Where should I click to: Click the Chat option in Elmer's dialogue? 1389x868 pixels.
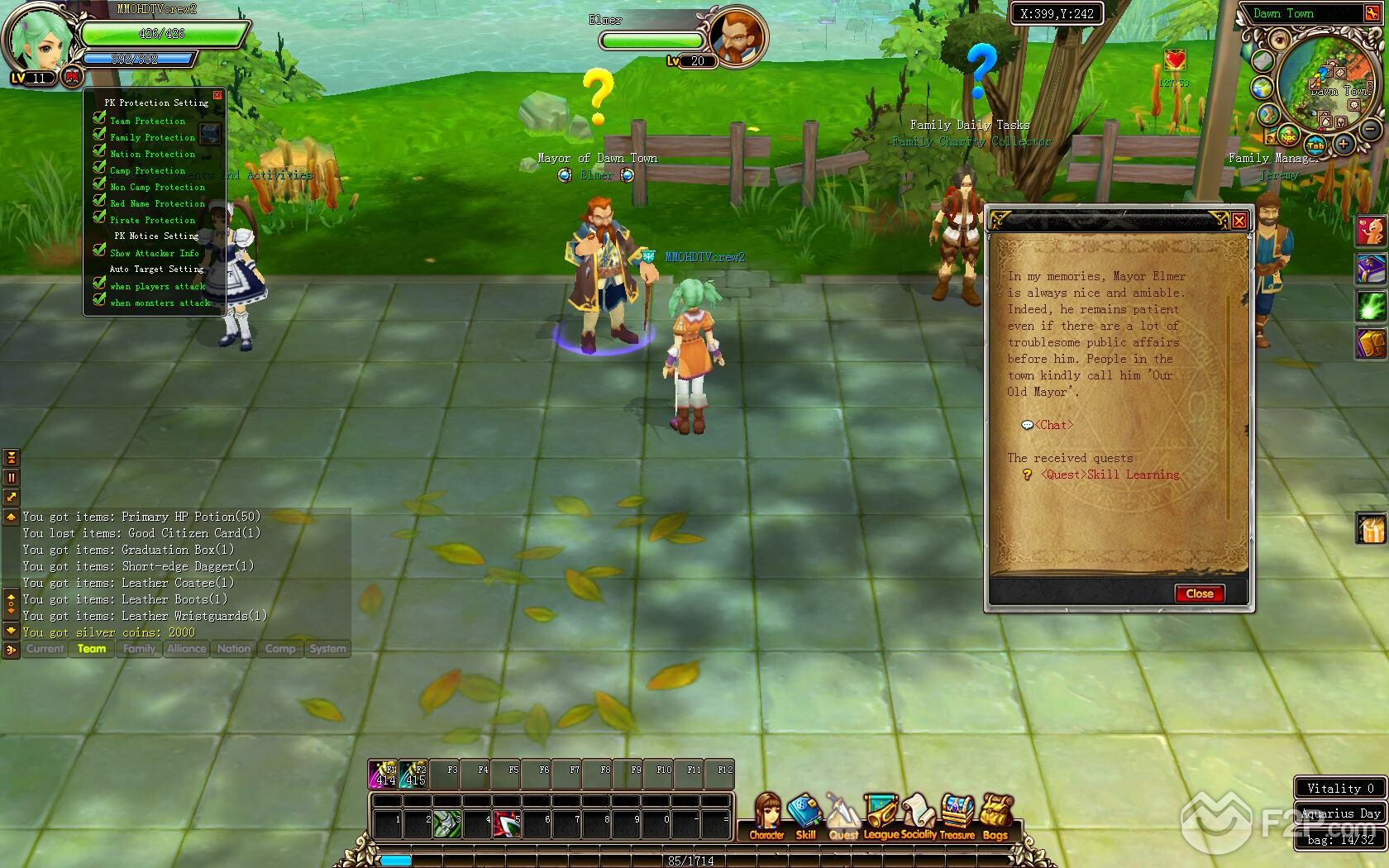pos(1053,425)
